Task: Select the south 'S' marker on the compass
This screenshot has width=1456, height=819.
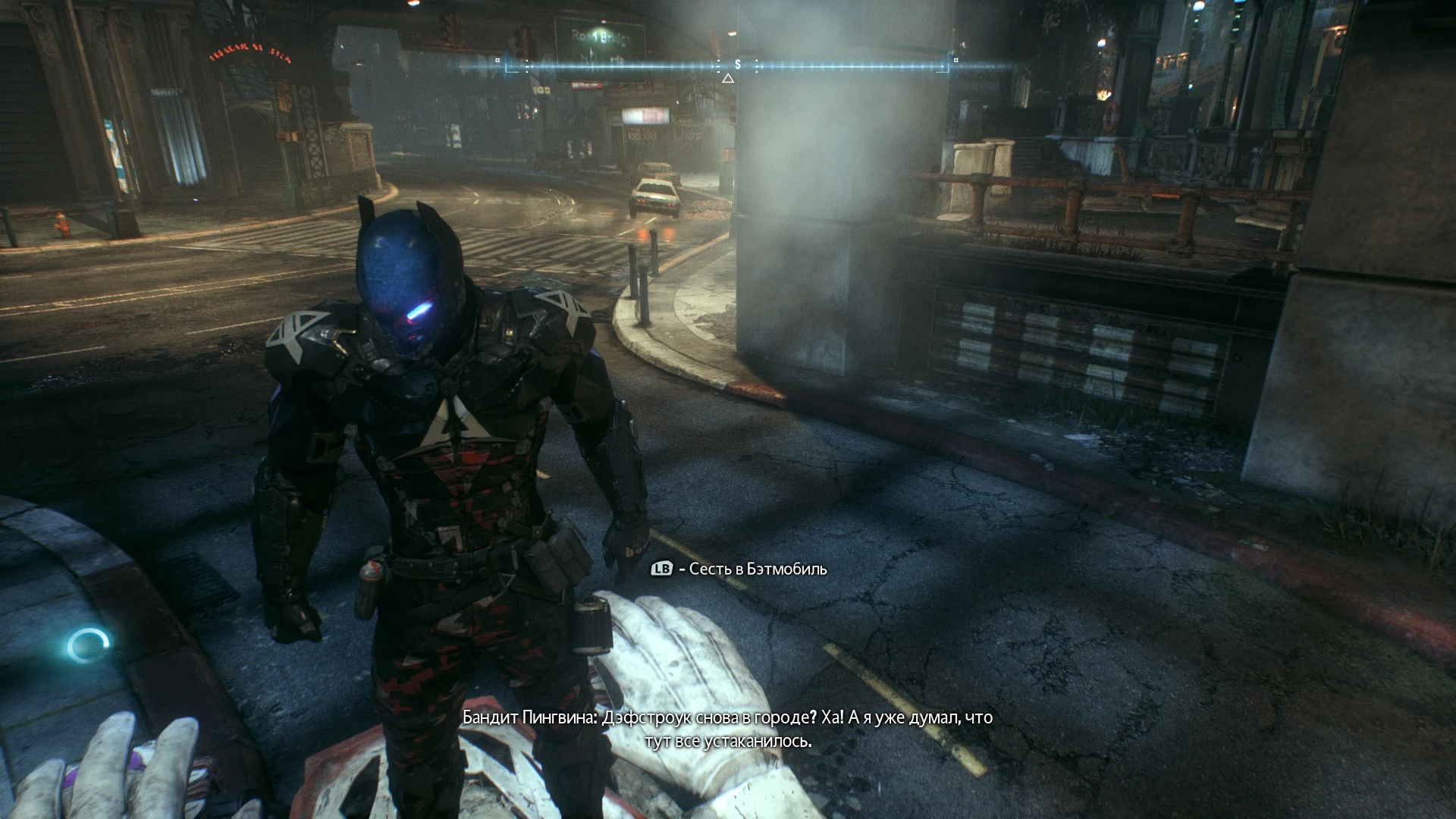Action: 736,65
